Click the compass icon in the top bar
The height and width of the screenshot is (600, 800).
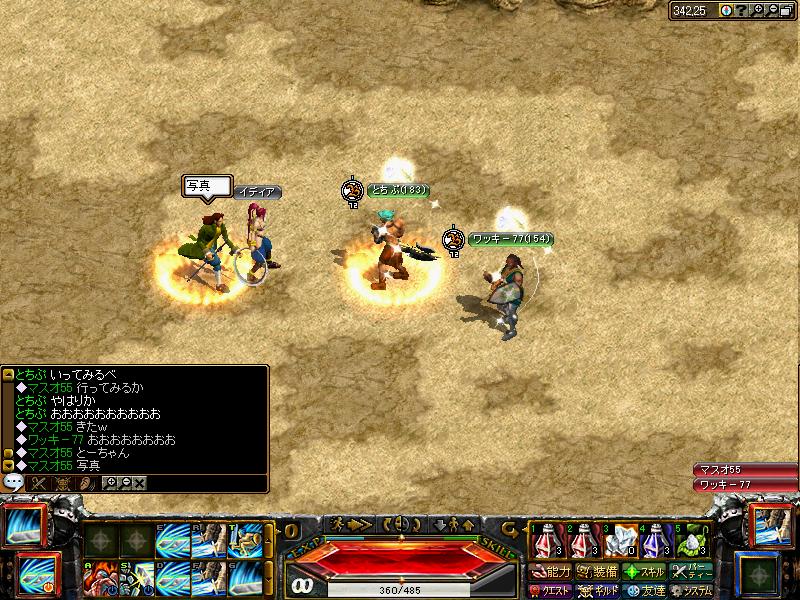pyautogui.click(x=725, y=10)
